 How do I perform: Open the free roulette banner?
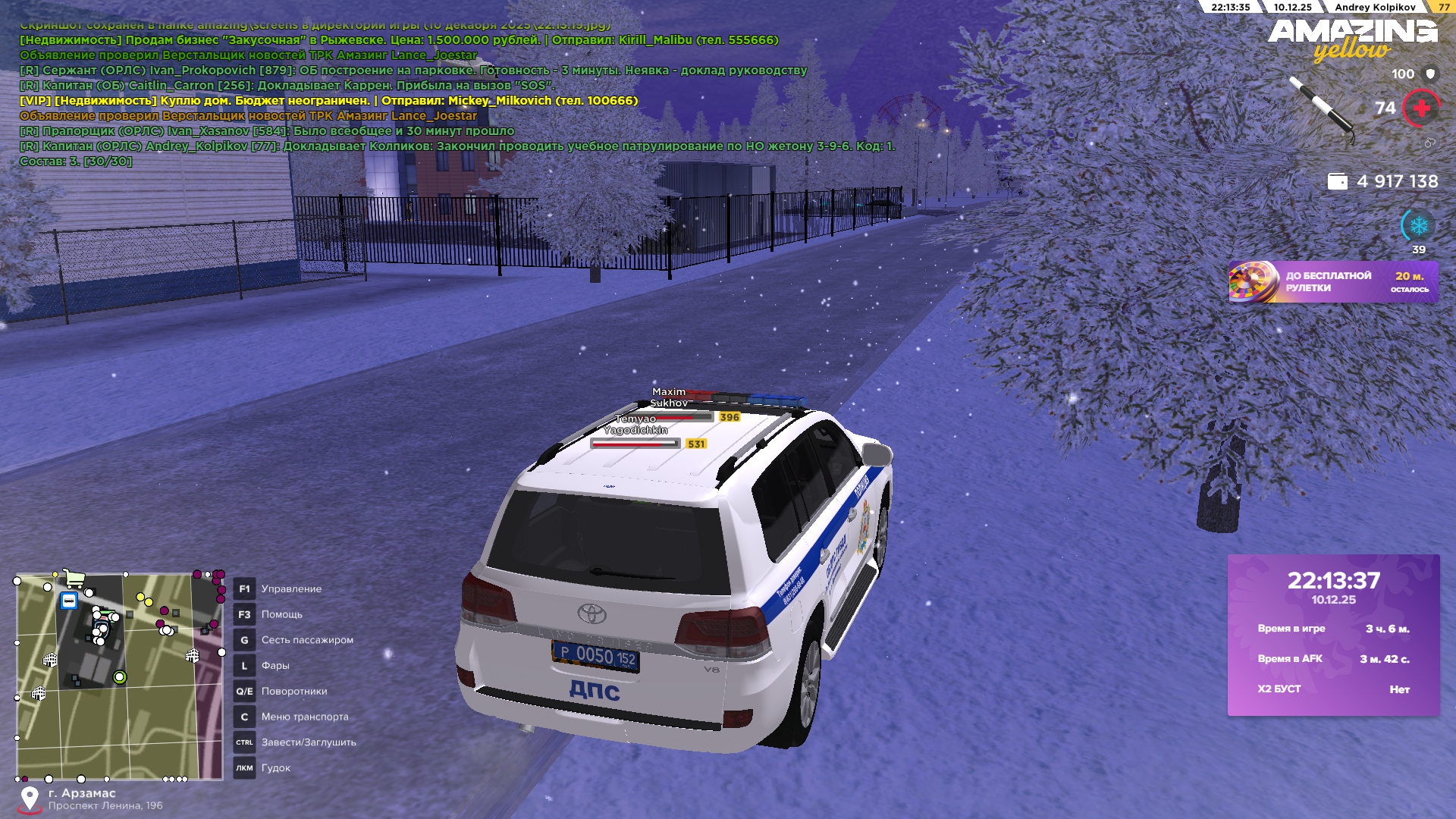click(x=1332, y=282)
